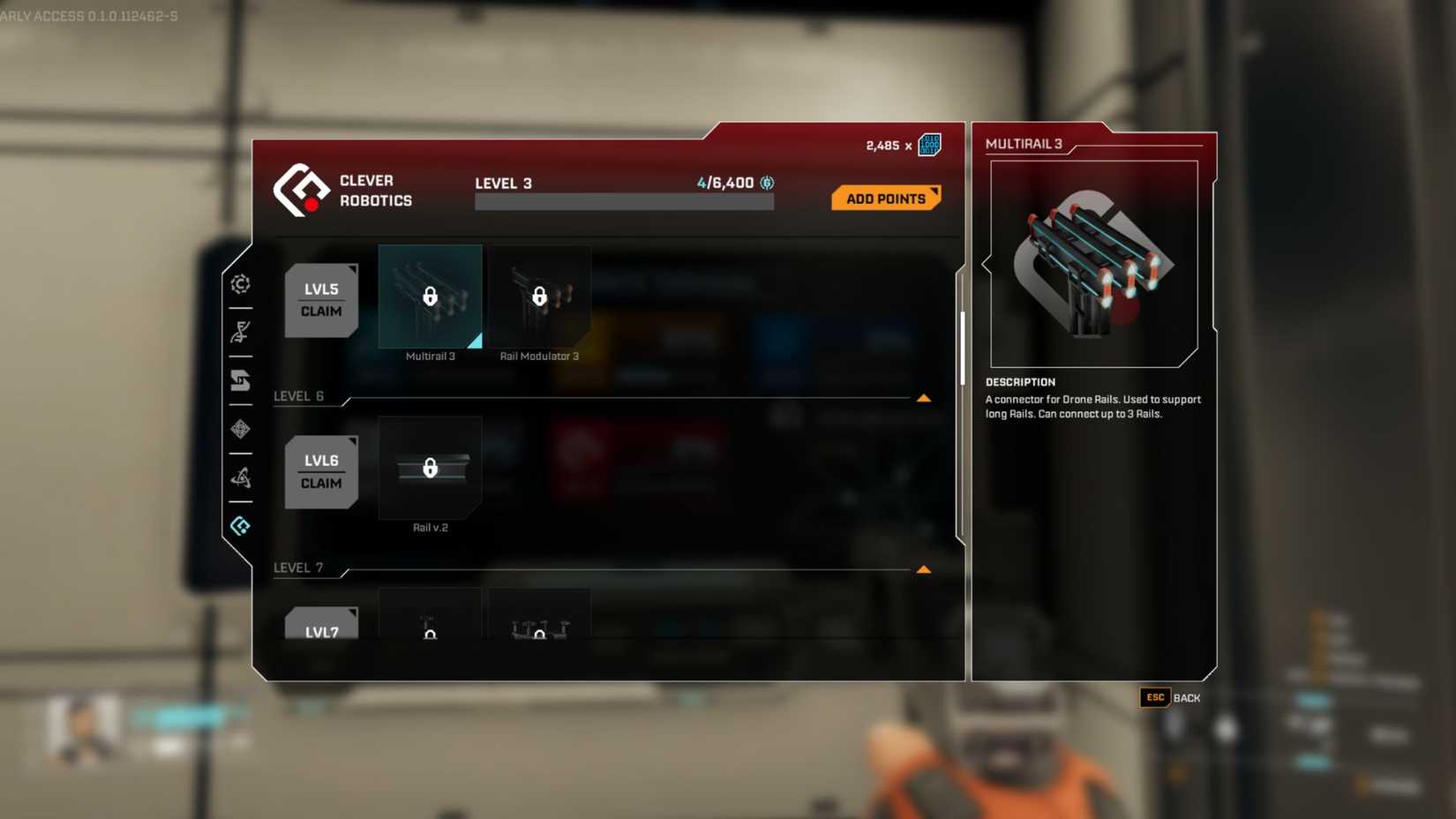Select the diamond-shaped faction emblem icon
Image resolution: width=1456 pixels, height=819 pixels.
(240, 430)
